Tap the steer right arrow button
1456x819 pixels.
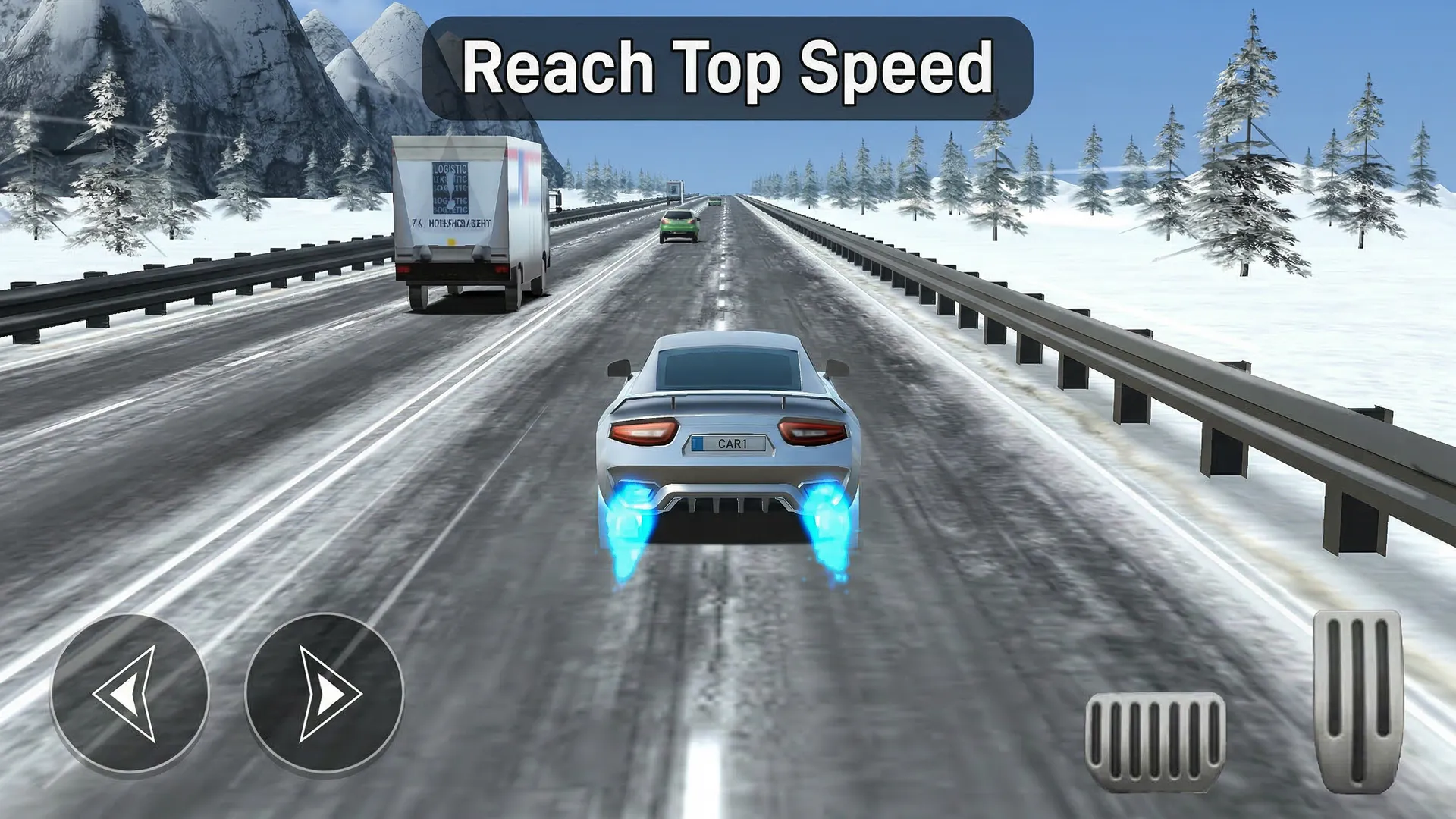coord(325,693)
